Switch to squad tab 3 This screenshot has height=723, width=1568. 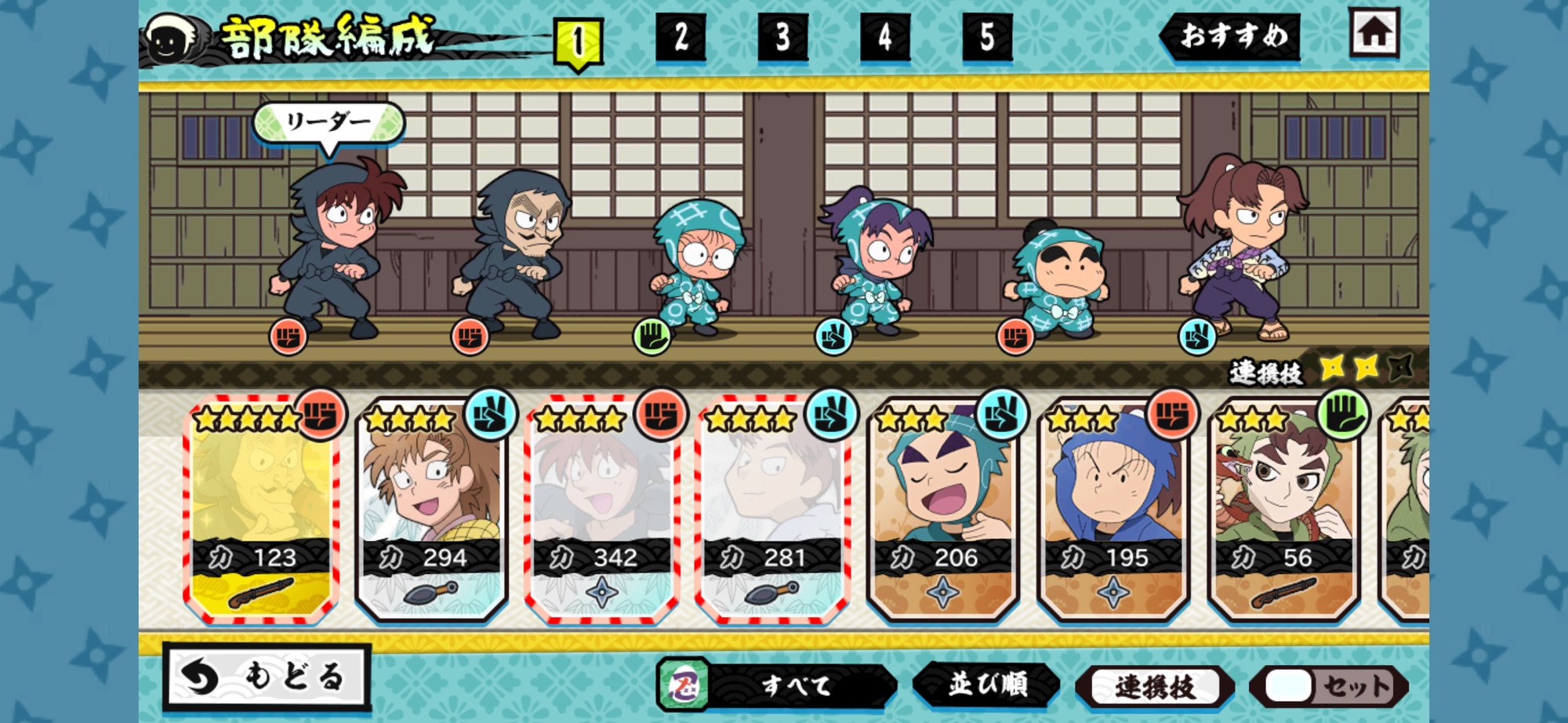pos(782,38)
